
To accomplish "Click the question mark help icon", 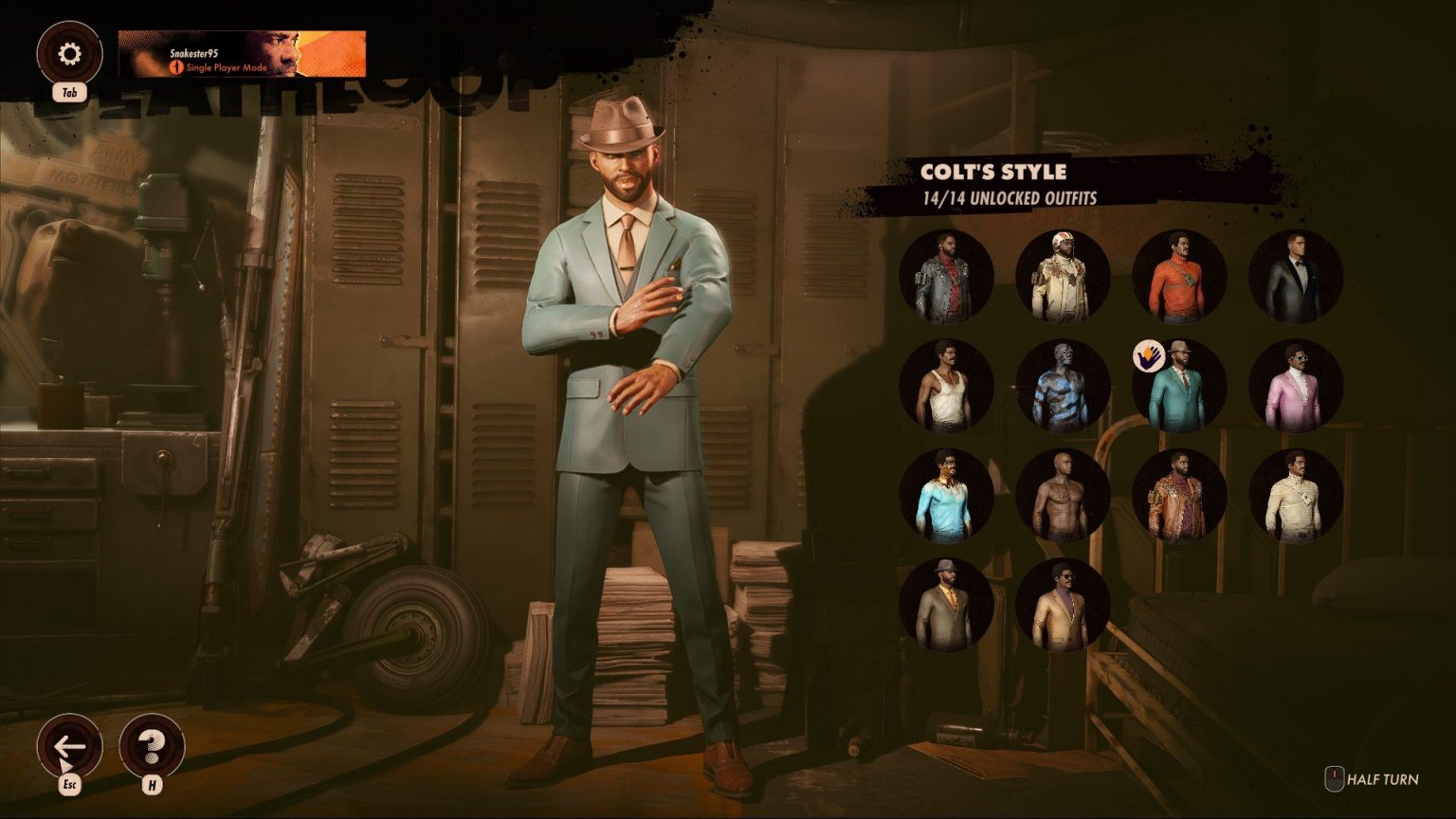I will [152, 749].
